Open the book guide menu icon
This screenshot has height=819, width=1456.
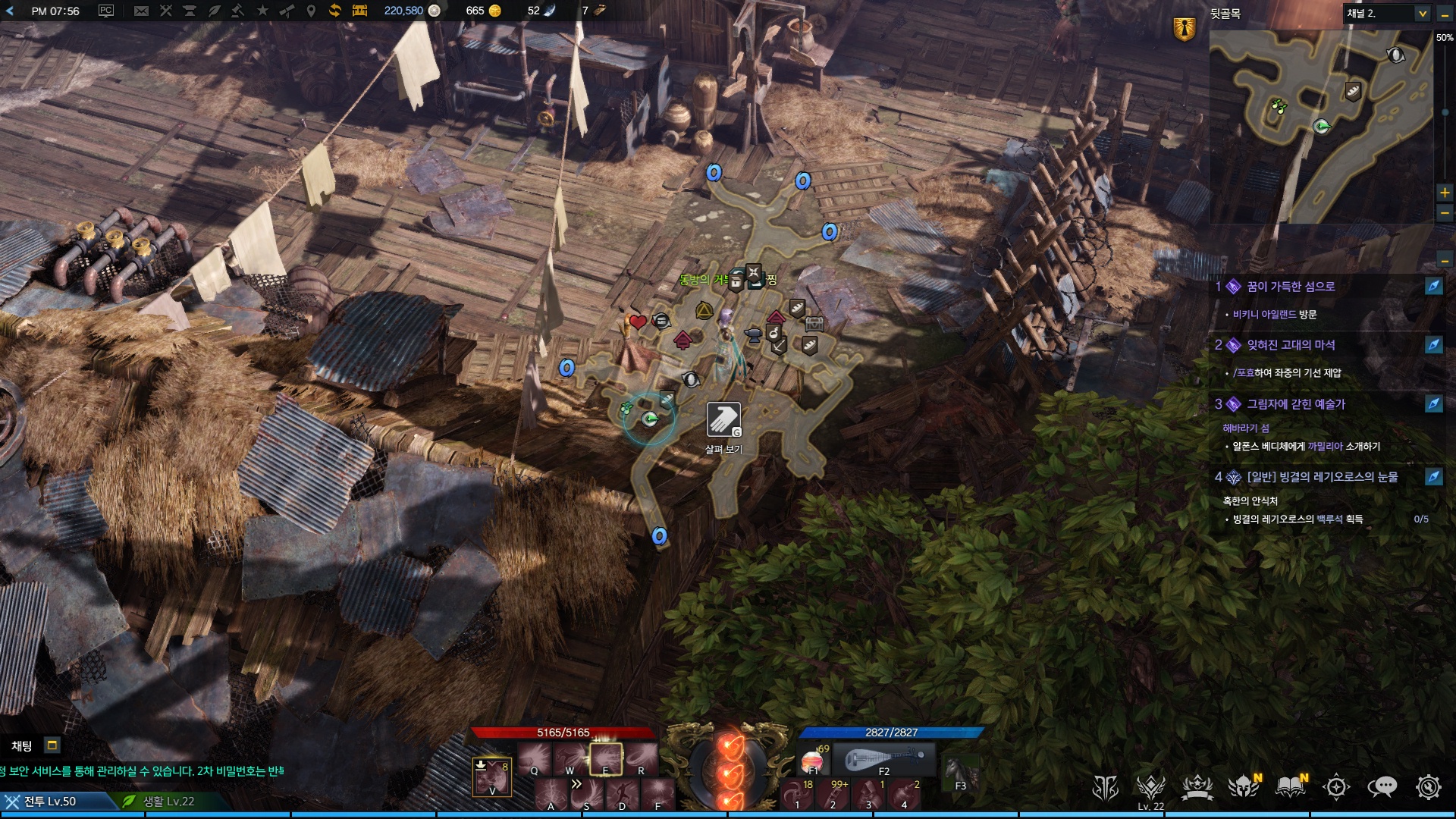1290,787
